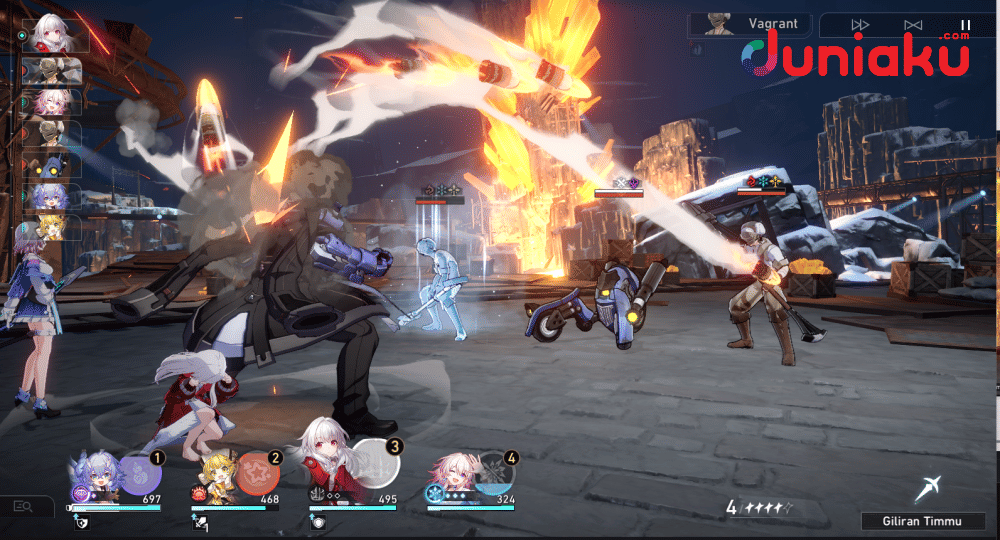
Task: Toggle double-speed battle mode
Action: (860, 25)
